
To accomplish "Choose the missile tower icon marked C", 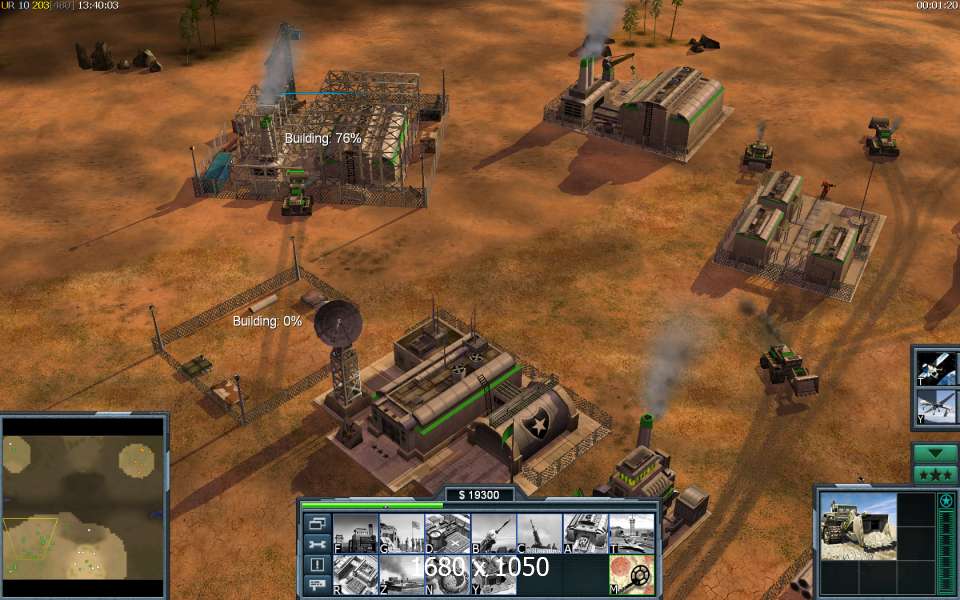I will tap(539, 532).
